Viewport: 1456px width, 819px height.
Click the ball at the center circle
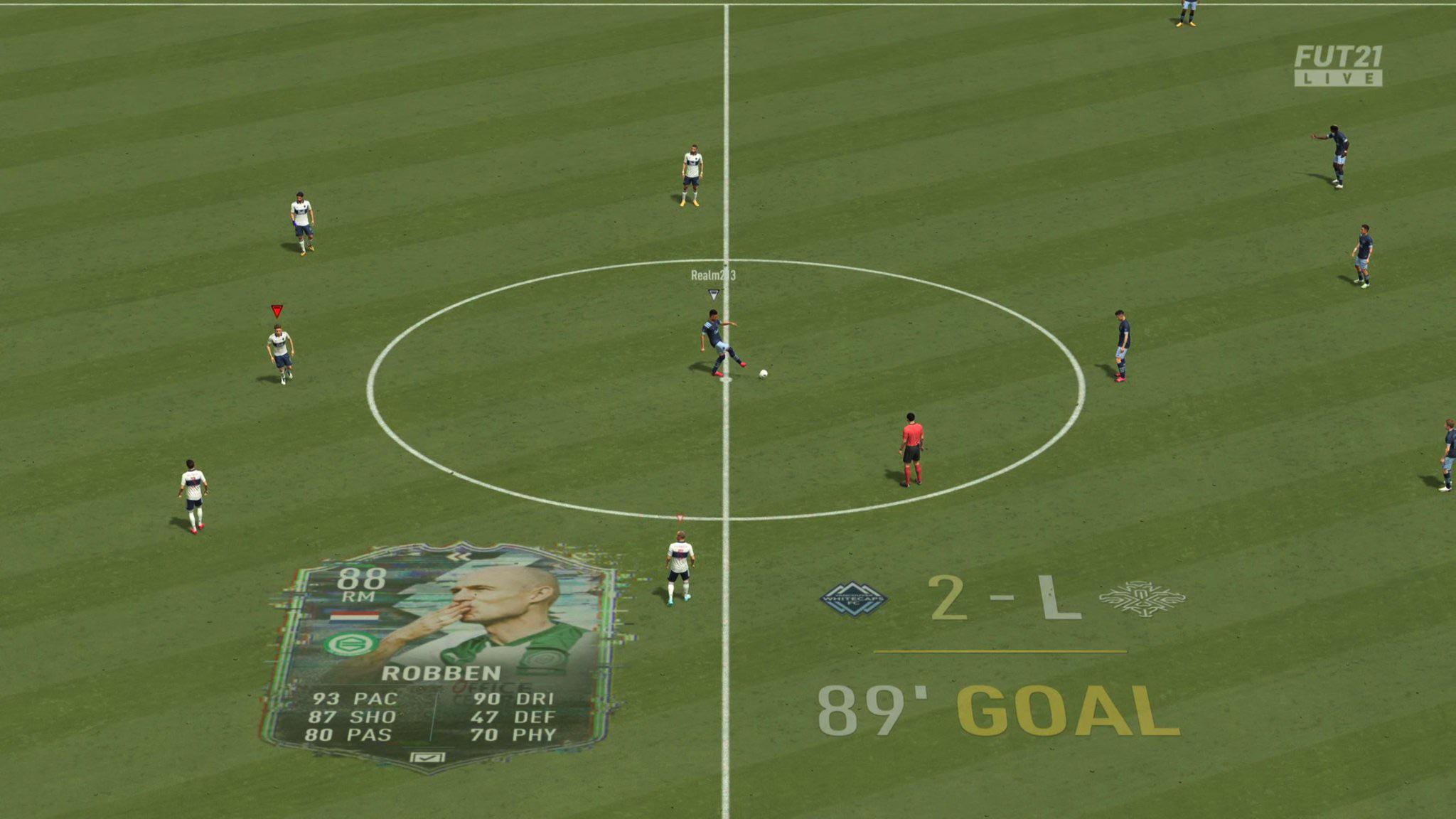[763, 375]
